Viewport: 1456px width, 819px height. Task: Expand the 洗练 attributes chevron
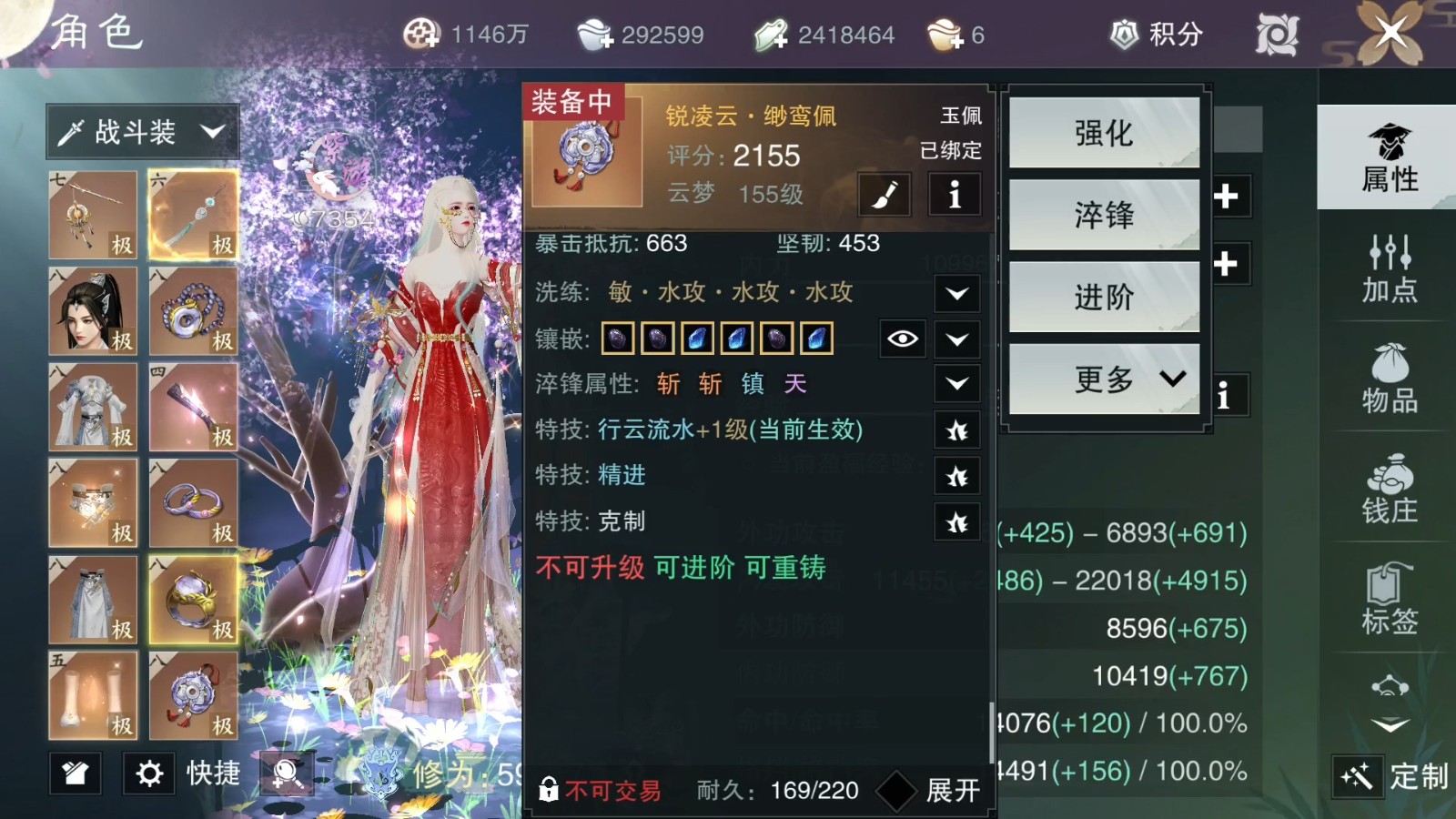(956, 293)
